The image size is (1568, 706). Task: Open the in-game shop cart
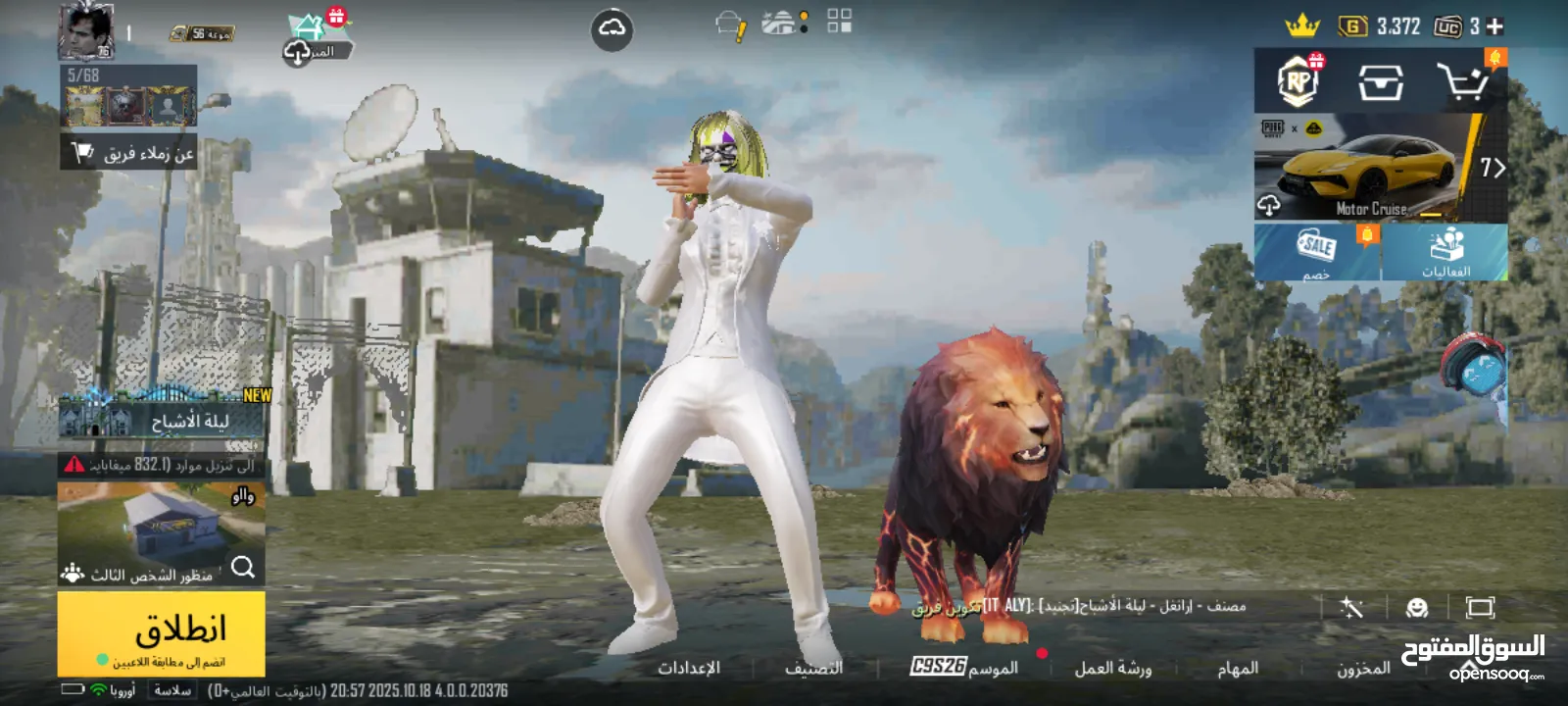[1465, 80]
